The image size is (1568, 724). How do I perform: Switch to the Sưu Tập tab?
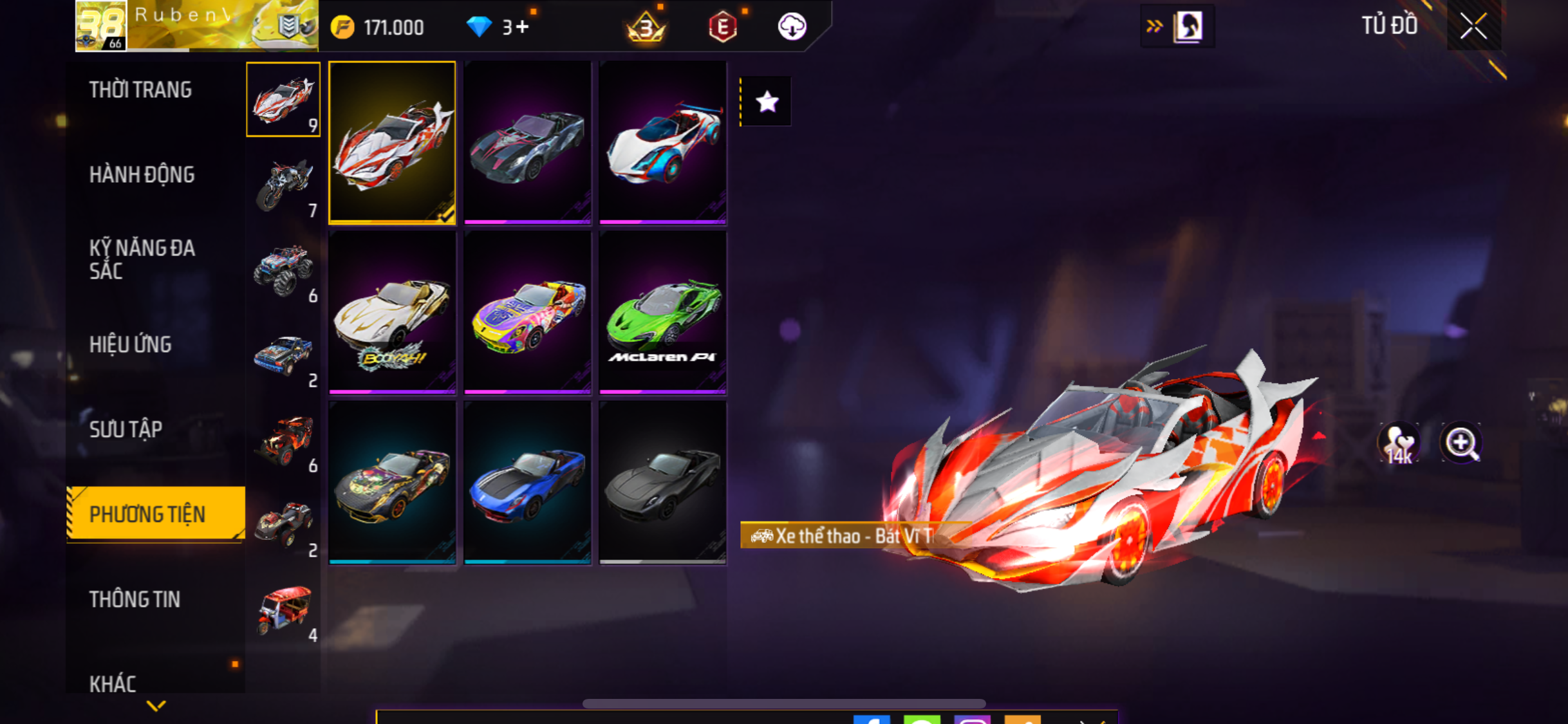pos(126,430)
